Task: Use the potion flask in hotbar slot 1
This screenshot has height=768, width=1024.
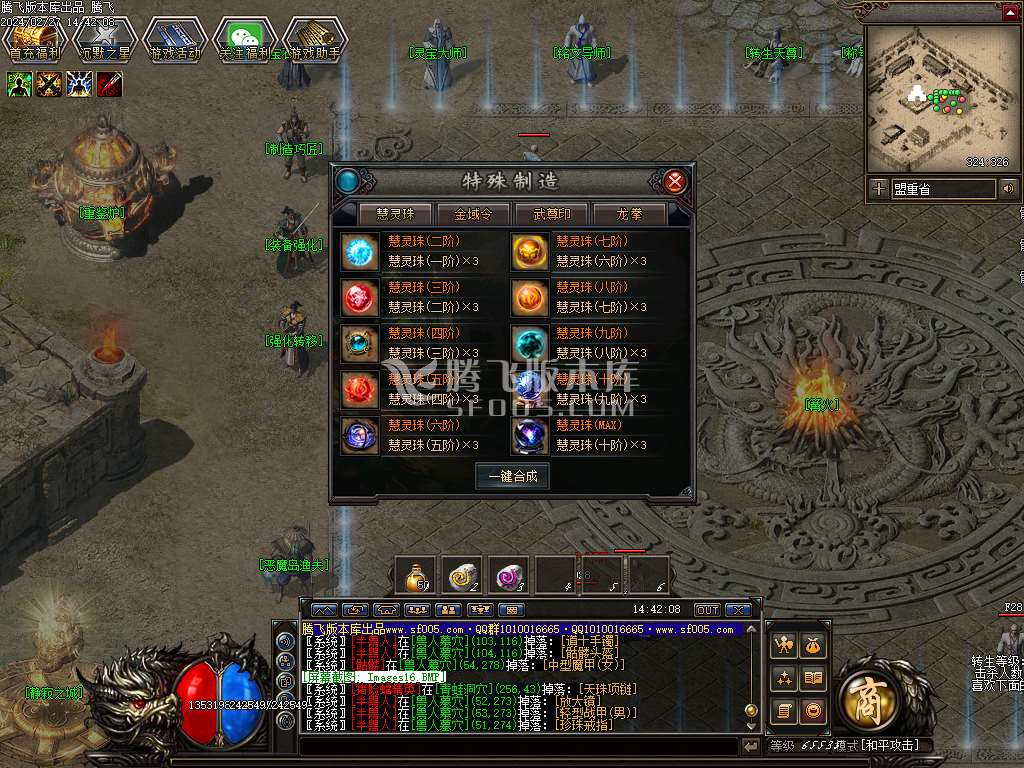Action: [x=415, y=575]
